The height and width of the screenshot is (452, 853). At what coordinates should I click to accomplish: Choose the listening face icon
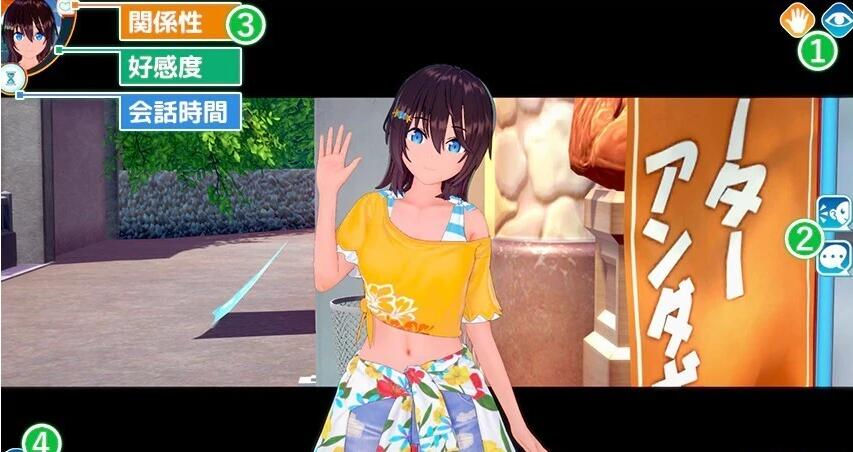tap(834, 212)
